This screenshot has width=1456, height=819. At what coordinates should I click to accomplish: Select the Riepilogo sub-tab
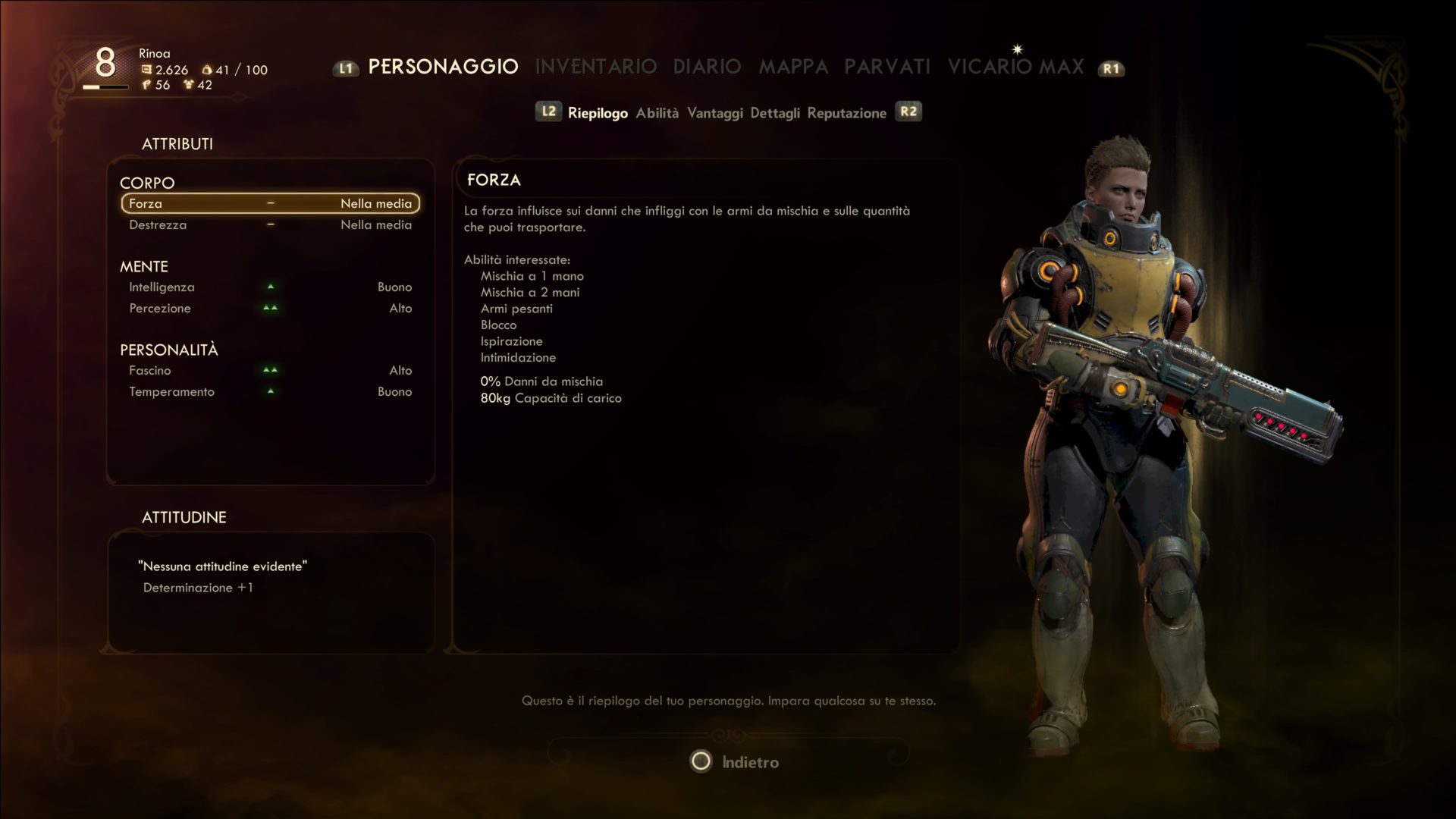598,113
